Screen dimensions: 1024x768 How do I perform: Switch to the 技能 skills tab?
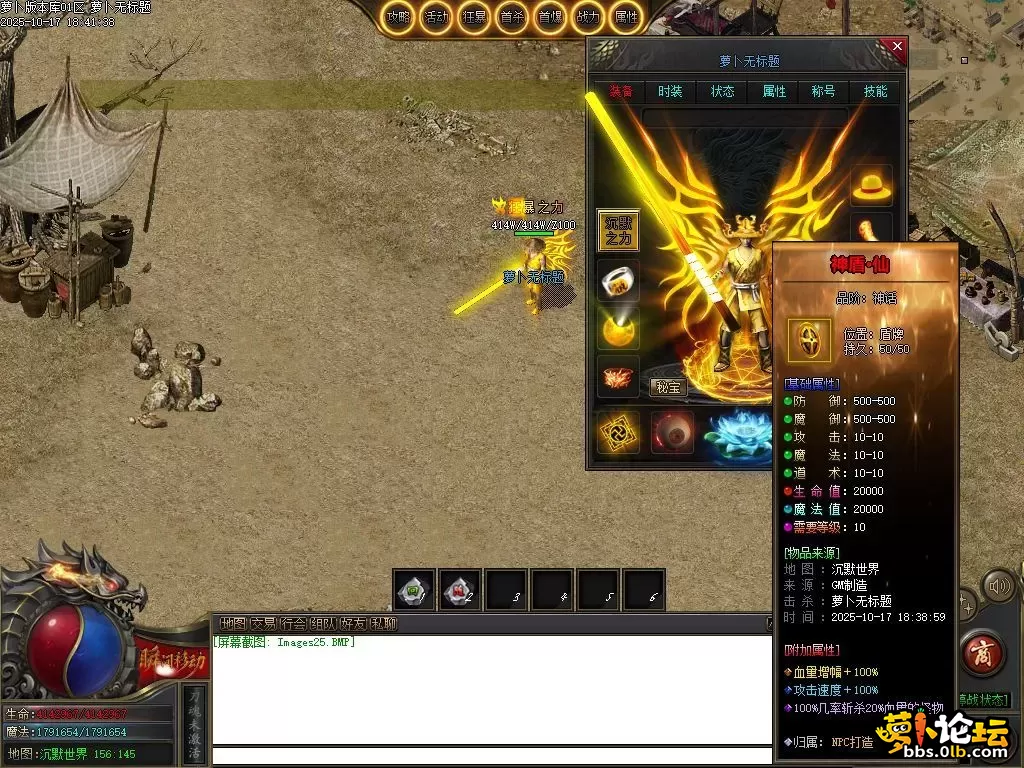[x=875, y=91]
